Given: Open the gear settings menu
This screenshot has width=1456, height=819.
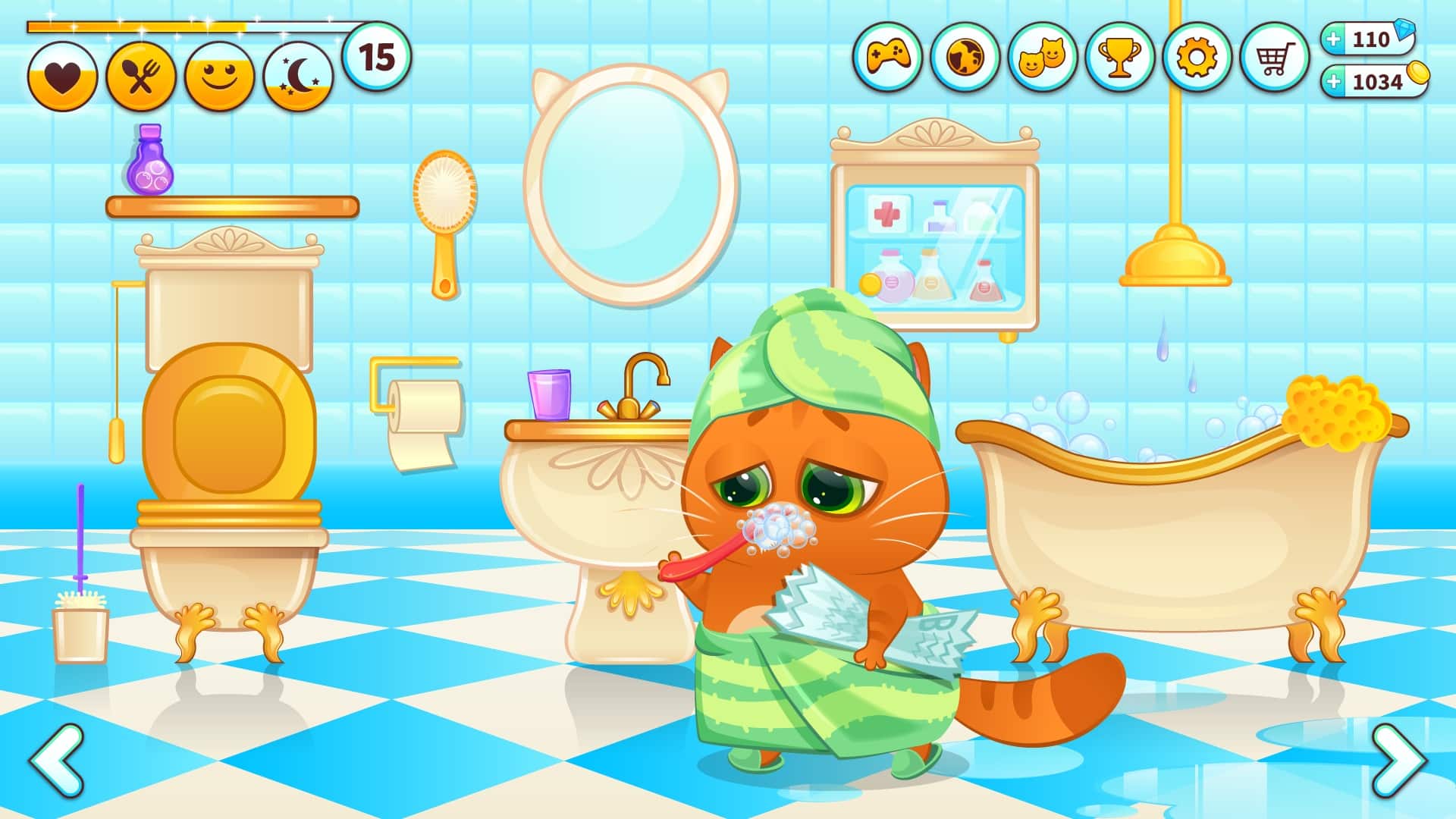Looking at the screenshot, I should click(x=1197, y=58).
